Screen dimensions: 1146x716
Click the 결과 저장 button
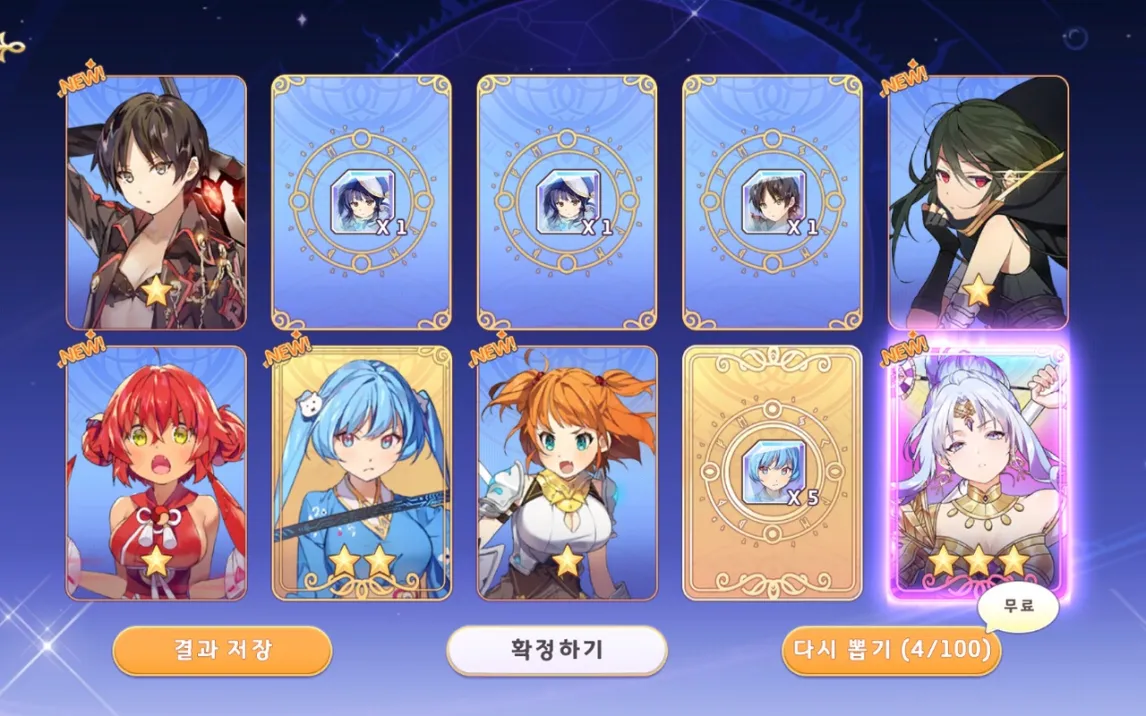pyautogui.click(x=221, y=650)
